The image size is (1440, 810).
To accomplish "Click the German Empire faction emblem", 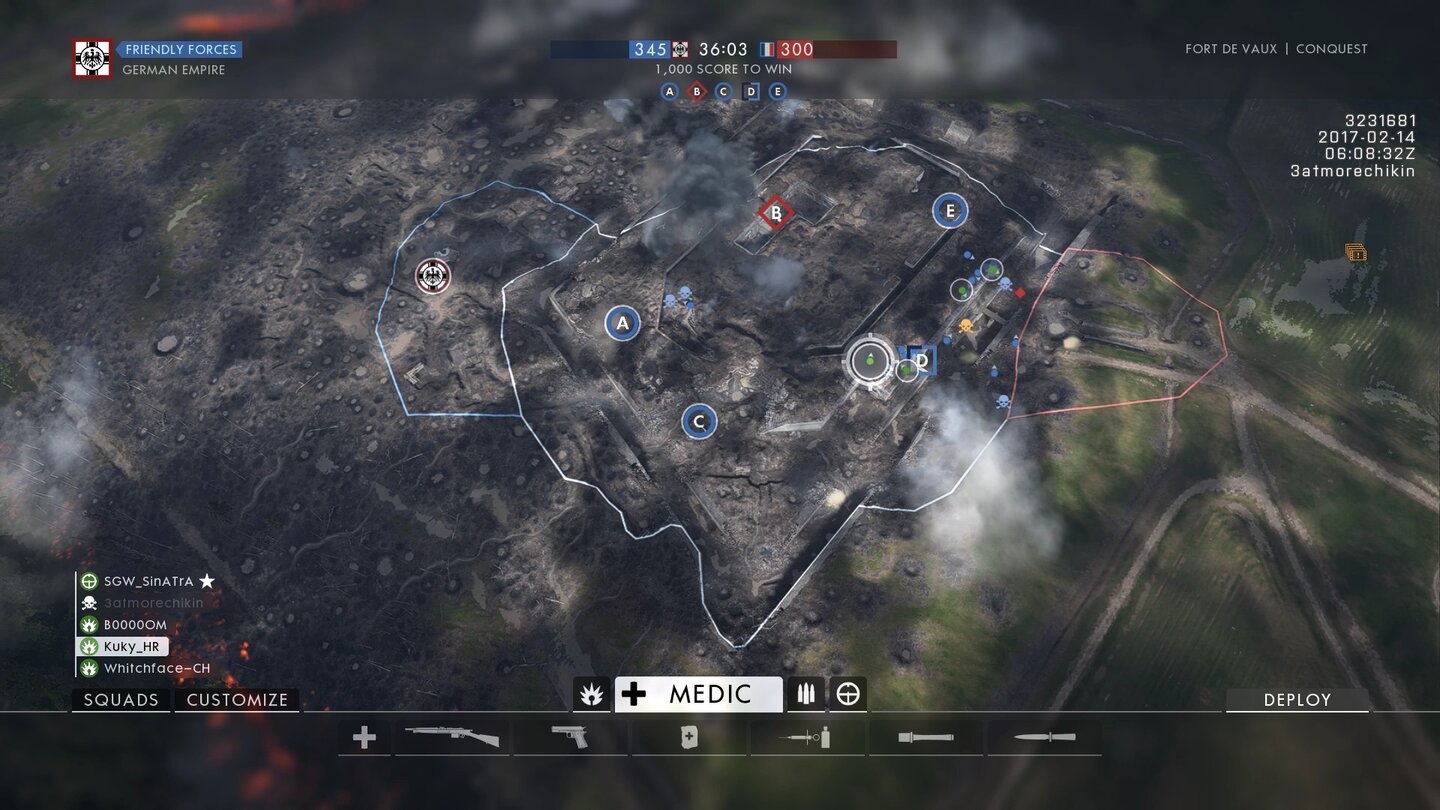I will click(x=94, y=55).
